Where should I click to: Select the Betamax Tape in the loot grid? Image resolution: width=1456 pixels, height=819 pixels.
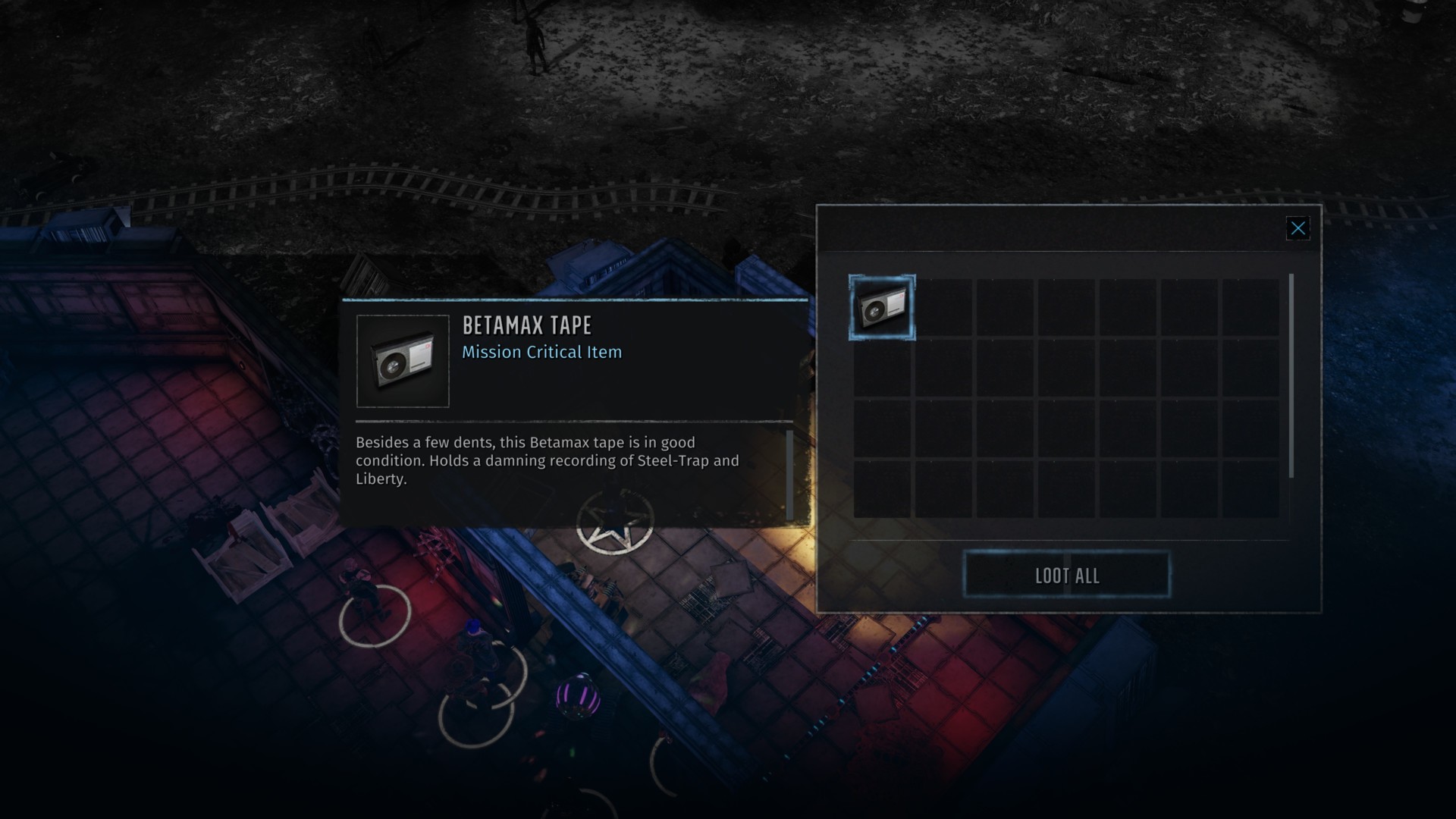point(881,308)
